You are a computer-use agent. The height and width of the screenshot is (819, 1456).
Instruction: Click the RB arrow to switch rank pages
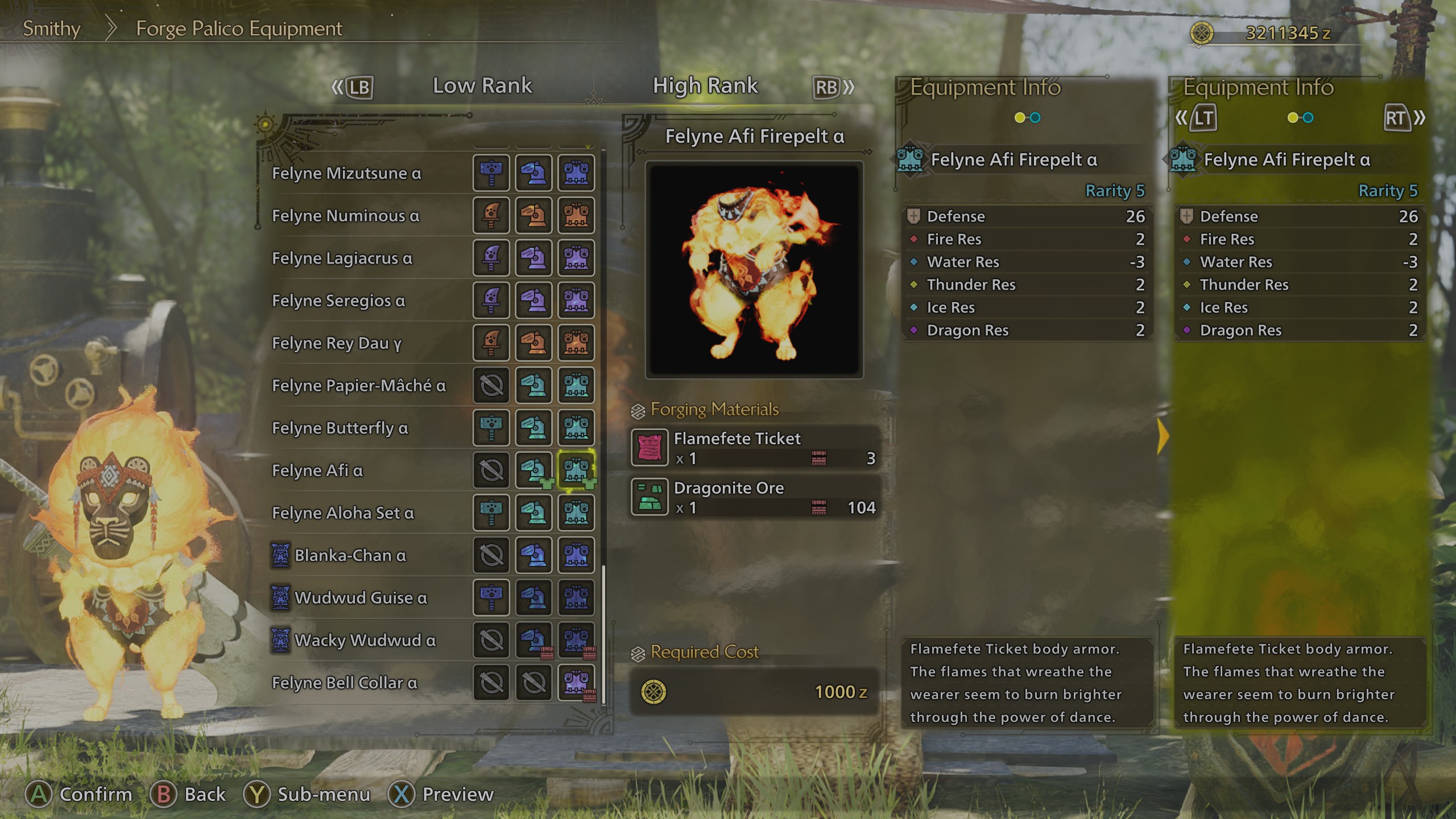tap(832, 86)
